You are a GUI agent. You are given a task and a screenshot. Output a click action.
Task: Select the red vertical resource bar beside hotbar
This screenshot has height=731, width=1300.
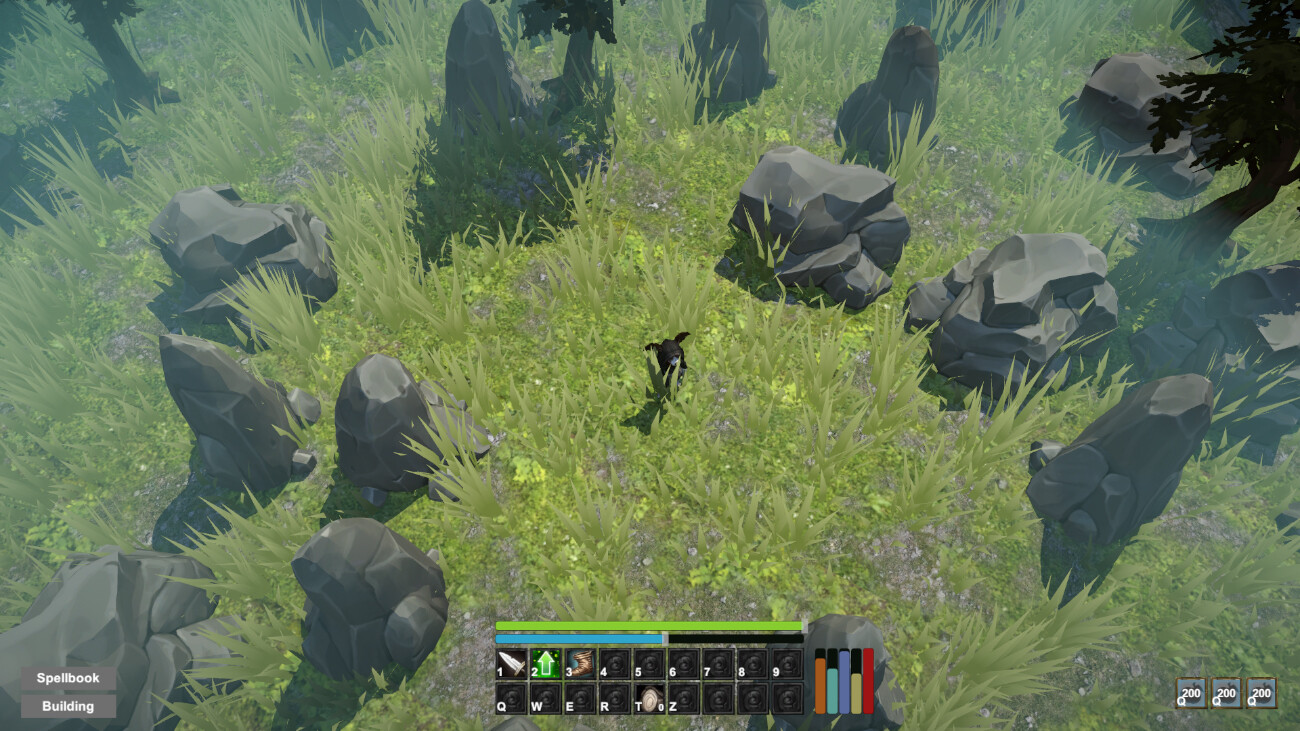(x=867, y=680)
